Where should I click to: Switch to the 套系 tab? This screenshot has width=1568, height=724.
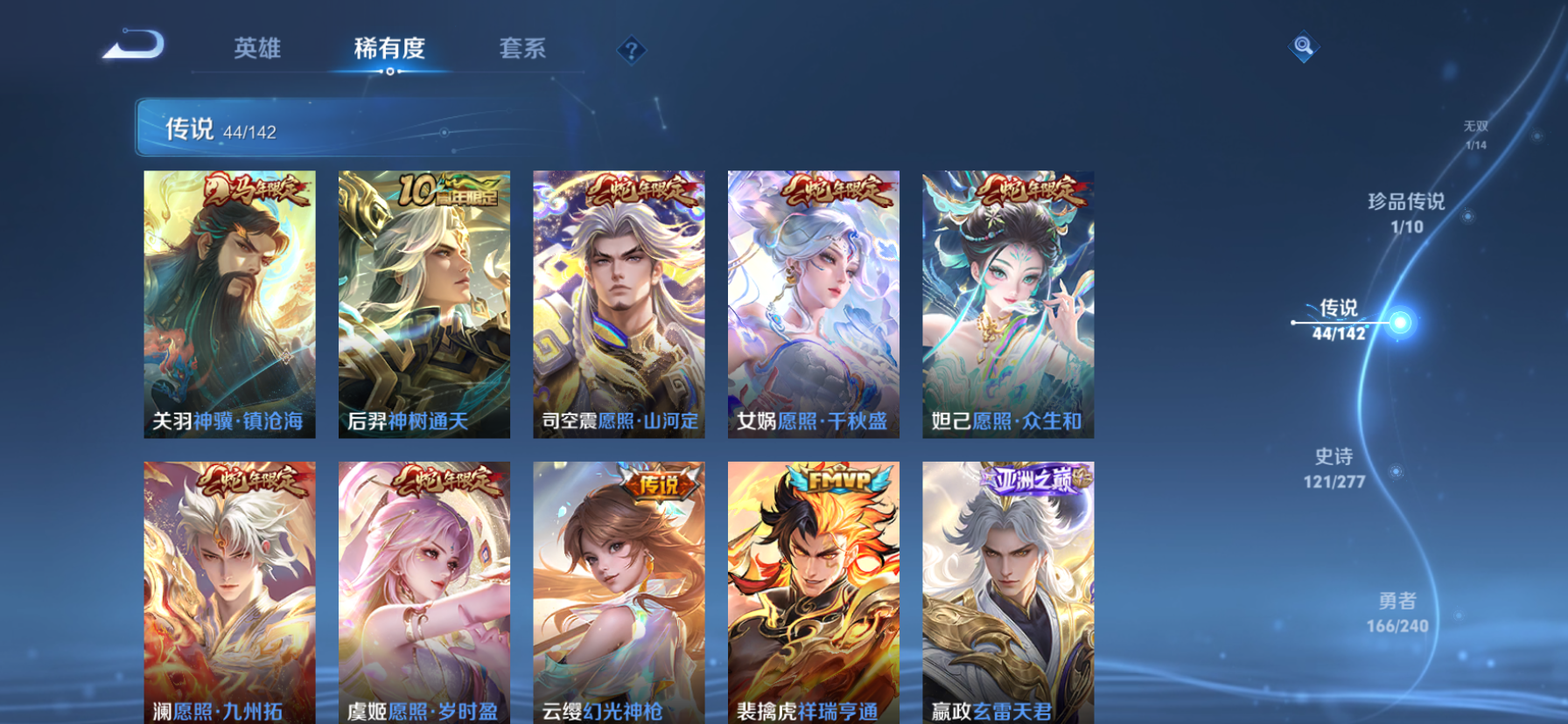(523, 50)
